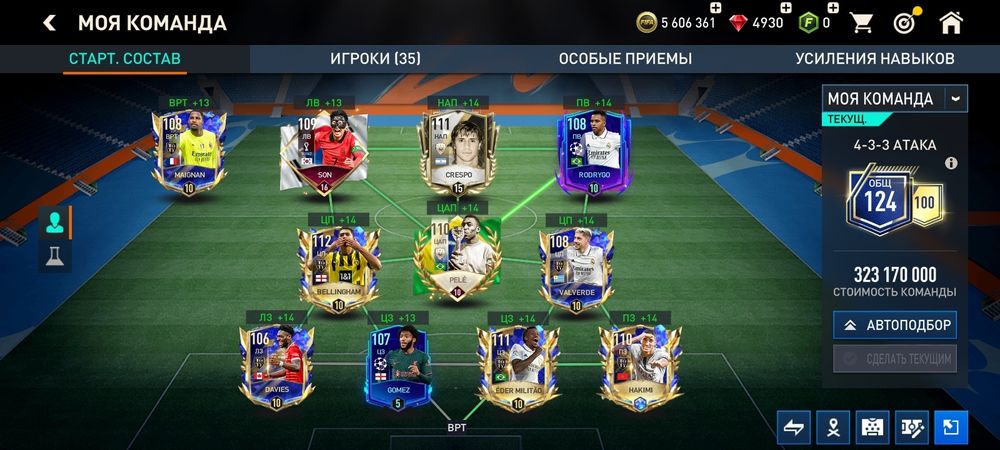The image size is (1000, 450).
Task: Open the flask chemistry view toggle
Action: 53,257
